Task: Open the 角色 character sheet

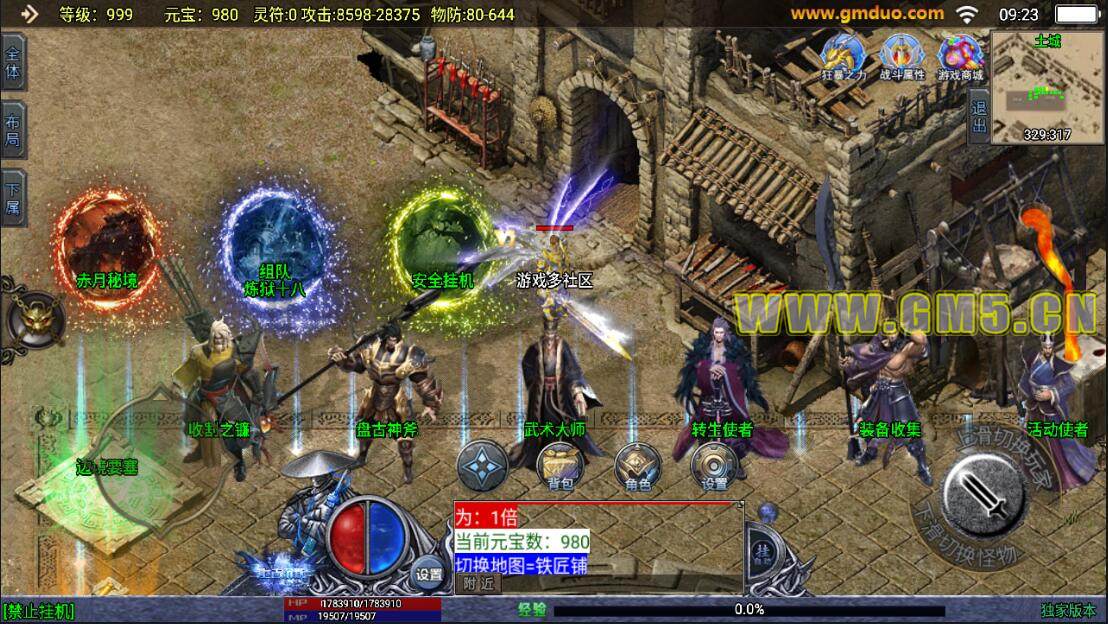Action: (637, 464)
